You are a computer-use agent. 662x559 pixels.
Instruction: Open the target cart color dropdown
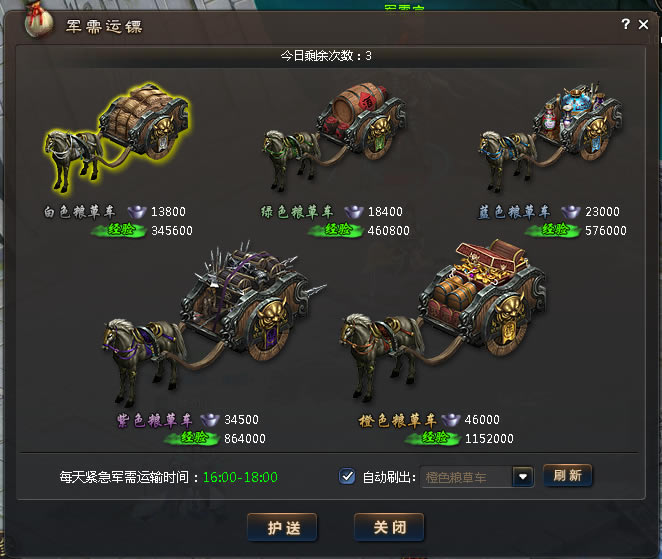[x=522, y=477]
